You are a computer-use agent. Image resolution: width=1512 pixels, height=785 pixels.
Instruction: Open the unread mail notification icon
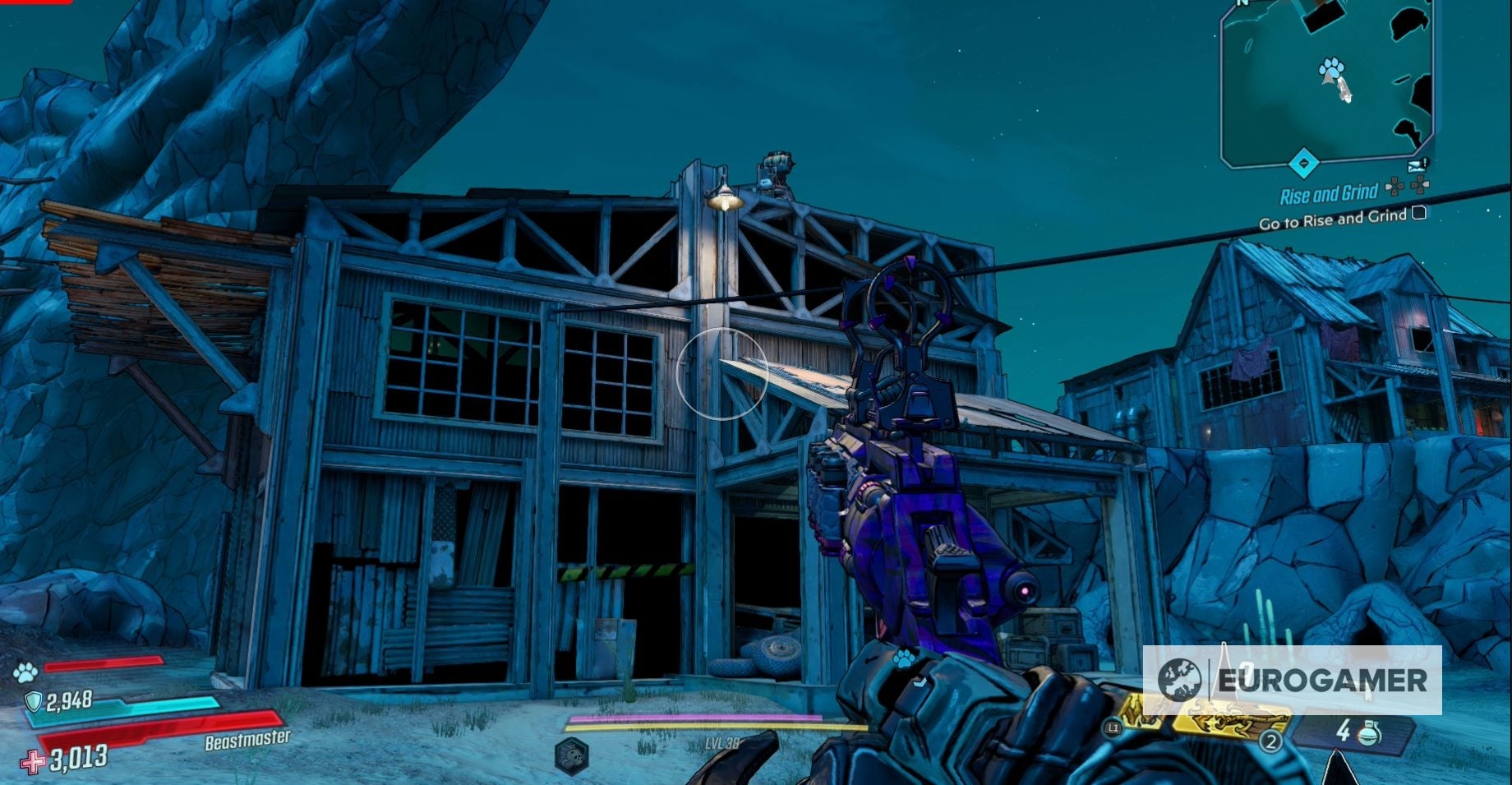1416,165
